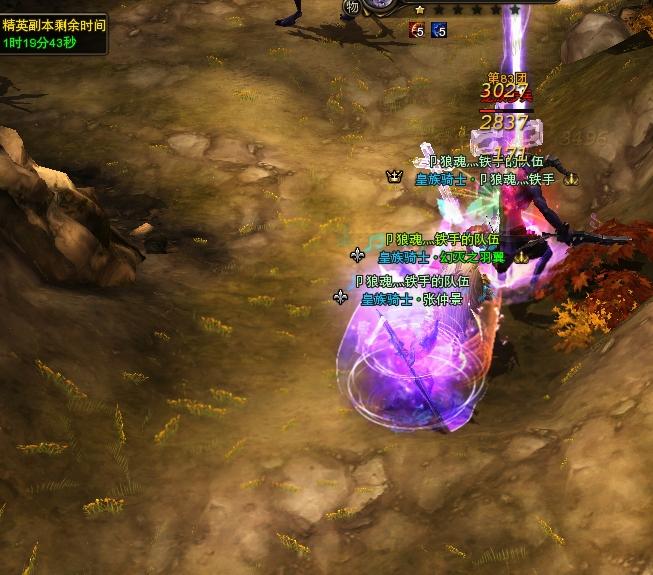This screenshot has width=653, height=575.
Task: Click the blue buff icon with 5 stacks
Action: (x=439, y=30)
